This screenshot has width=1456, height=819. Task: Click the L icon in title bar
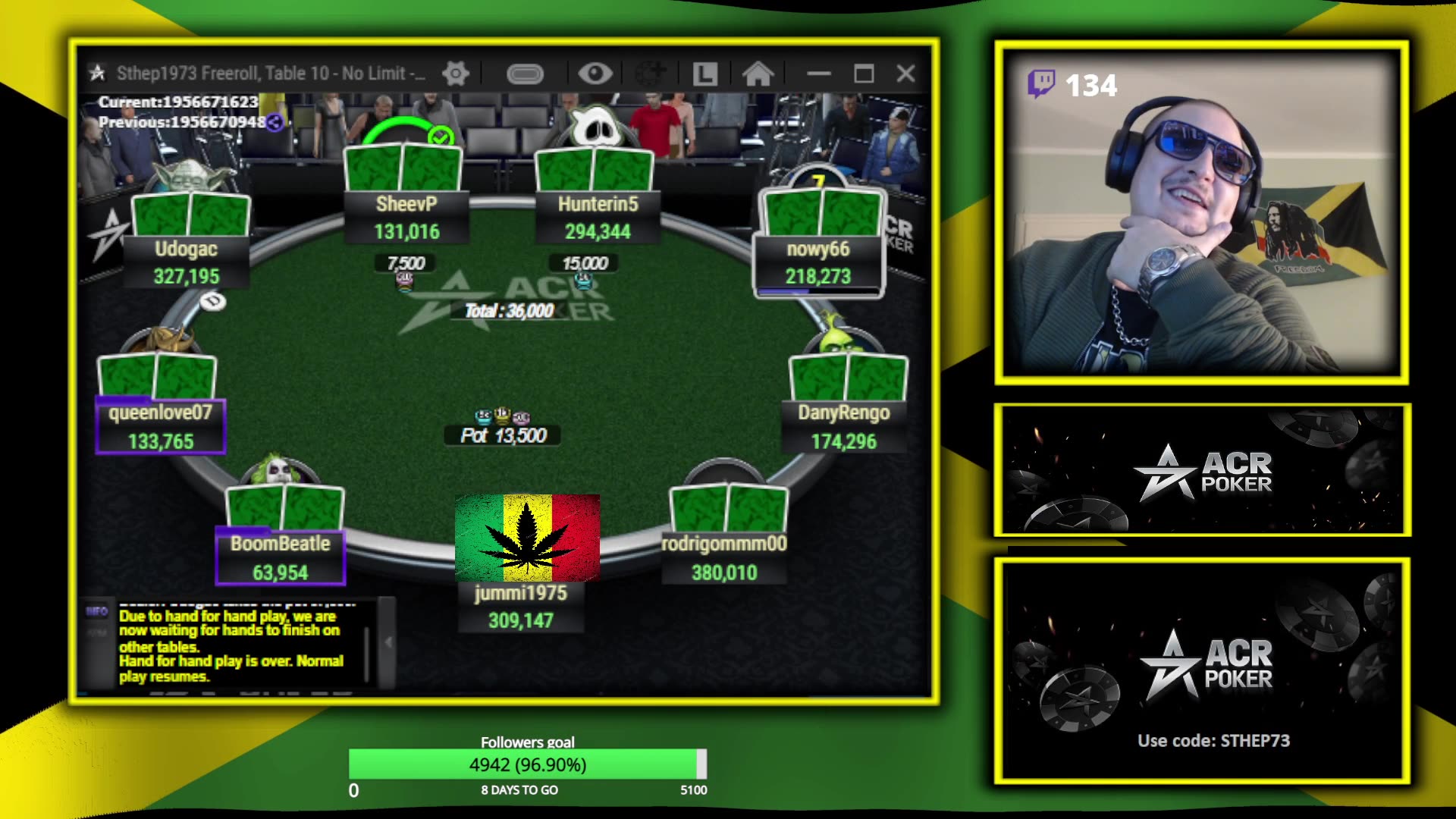tap(704, 74)
